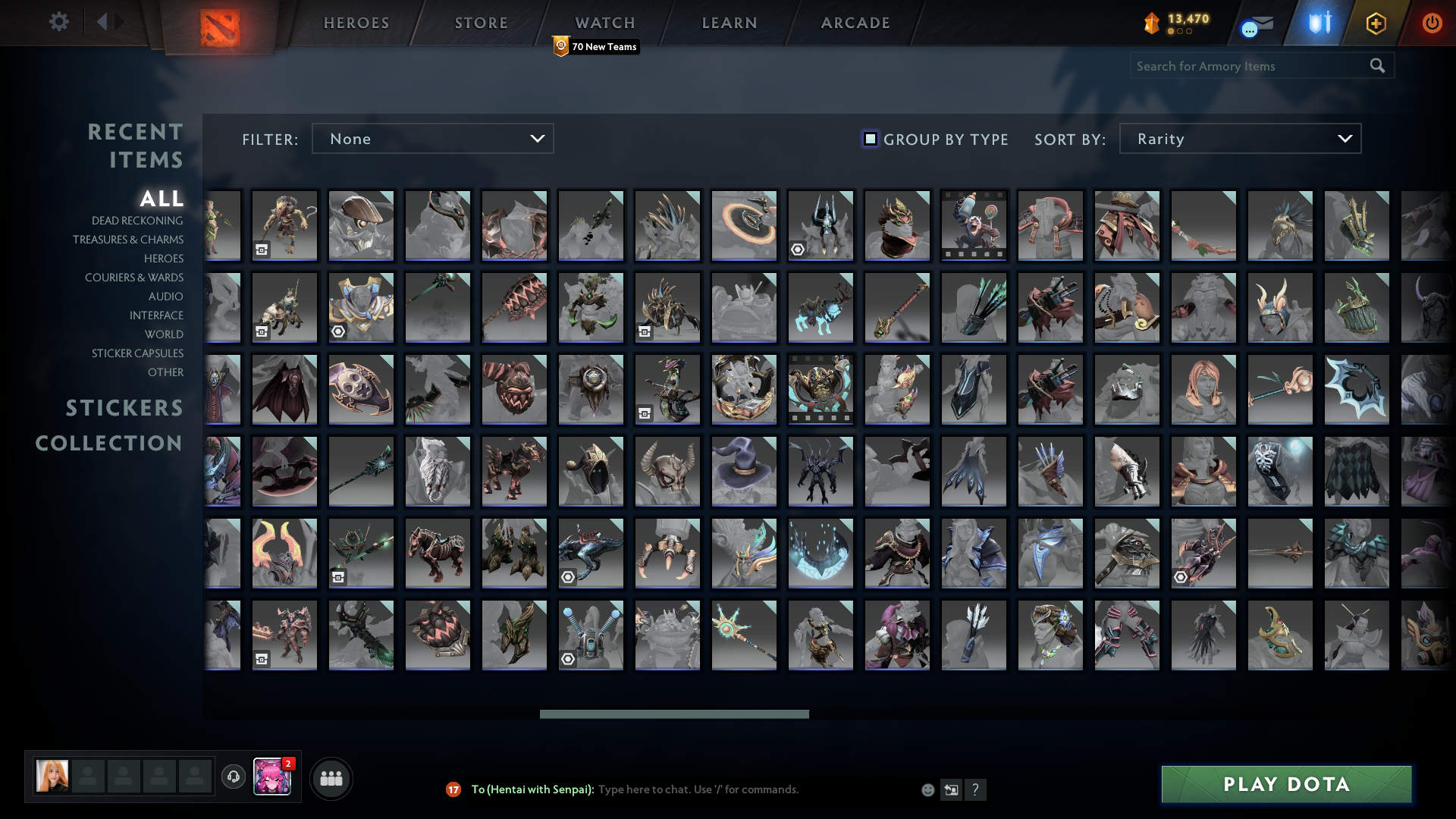1456x819 pixels.
Task: Click the shard counter progress dots
Action: (x=1181, y=33)
